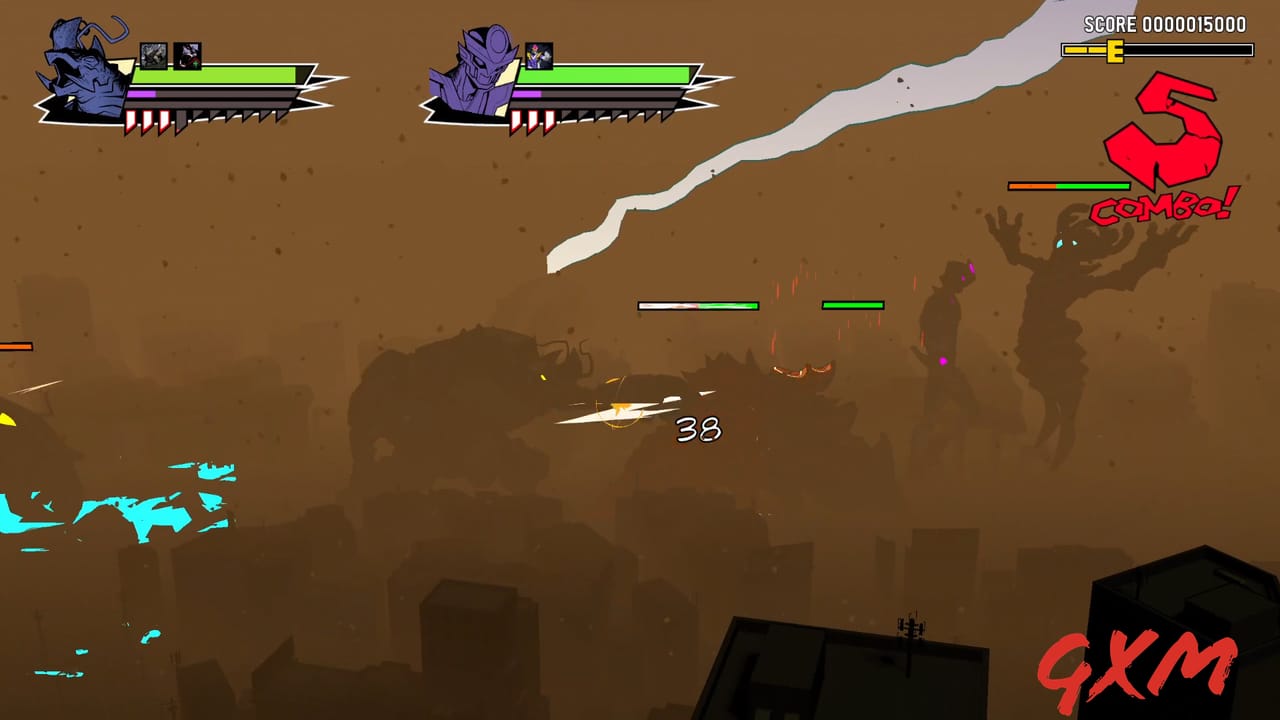Click the second ability icon beside the blue monster portrait
Screen dimensions: 1280x720
point(188,55)
